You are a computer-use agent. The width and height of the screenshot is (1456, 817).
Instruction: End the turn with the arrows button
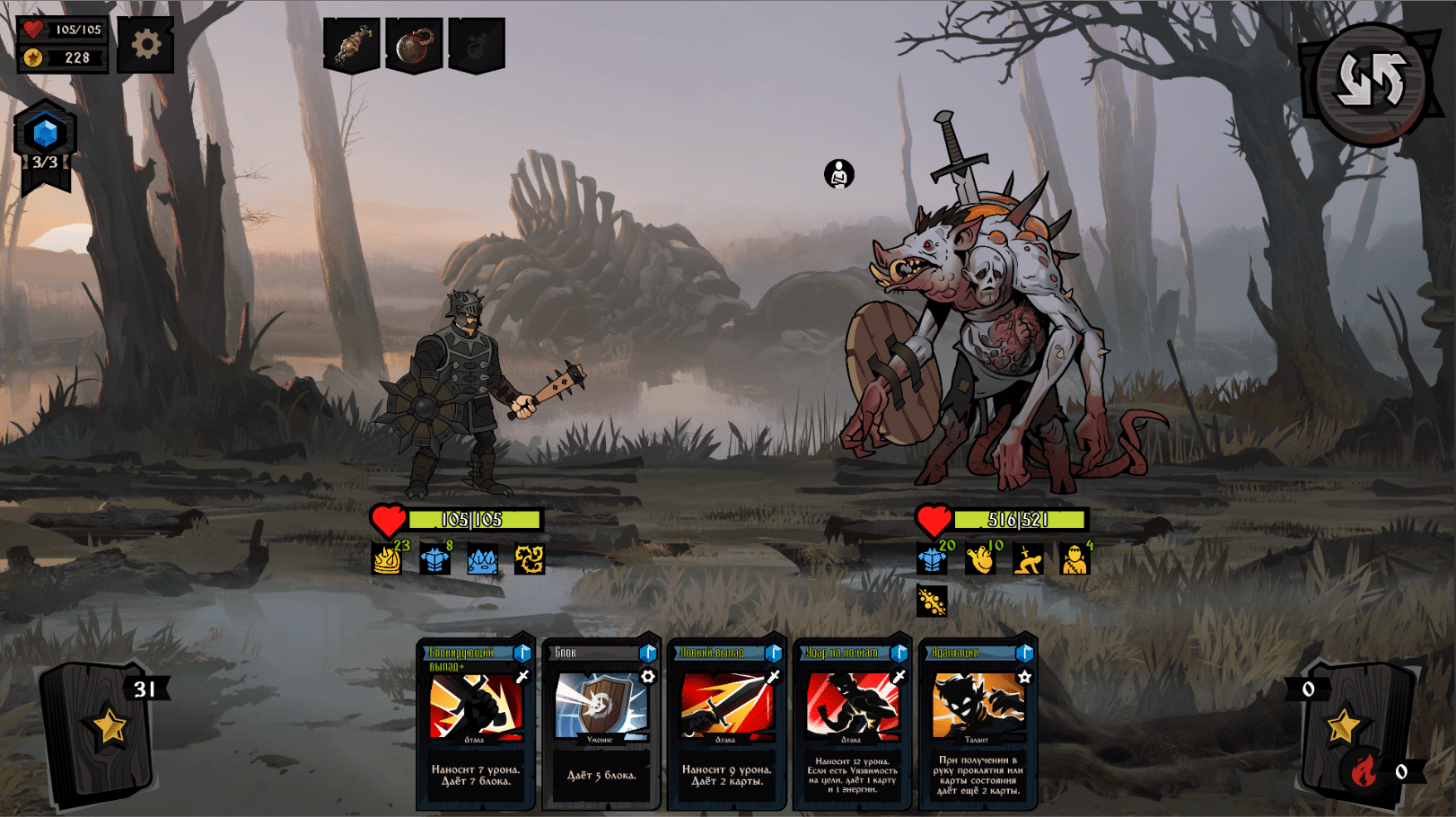[1370, 82]
